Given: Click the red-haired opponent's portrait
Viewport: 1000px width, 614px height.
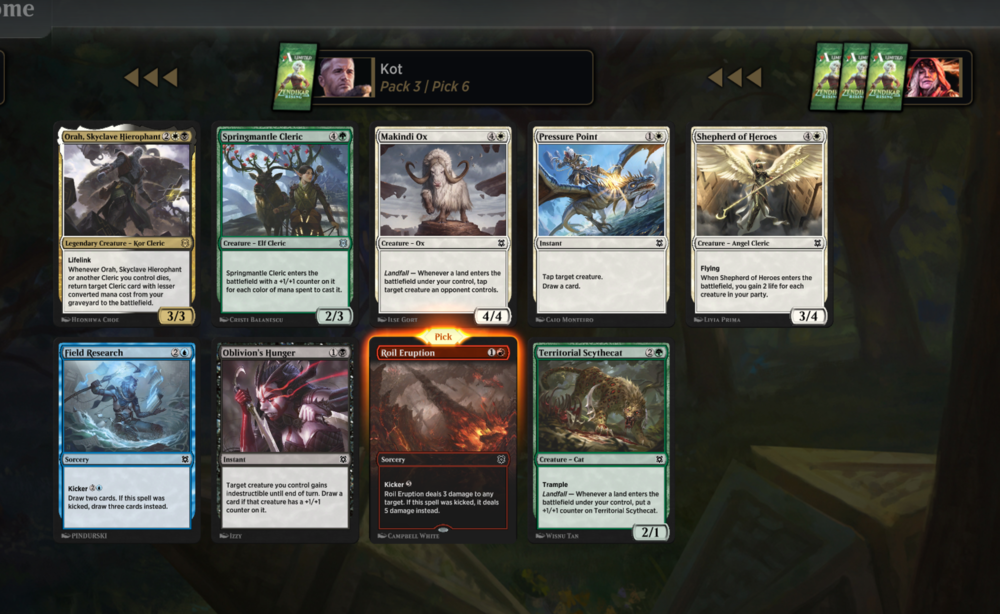Looking at the screenshot, I should click(934, 77).
